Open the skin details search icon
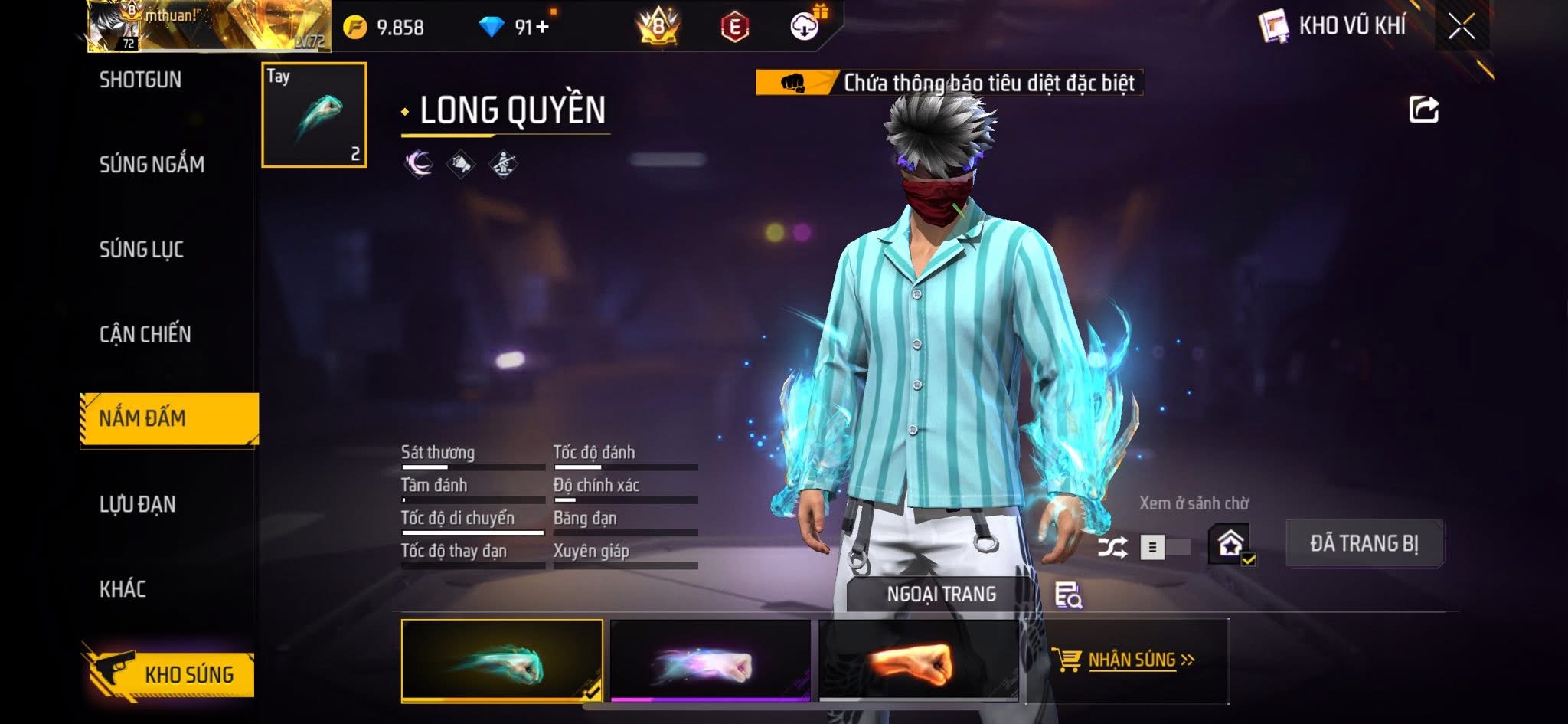The width and height of the screenshot is (1568, 724). pyautogui.click(x=1067, y=595)
